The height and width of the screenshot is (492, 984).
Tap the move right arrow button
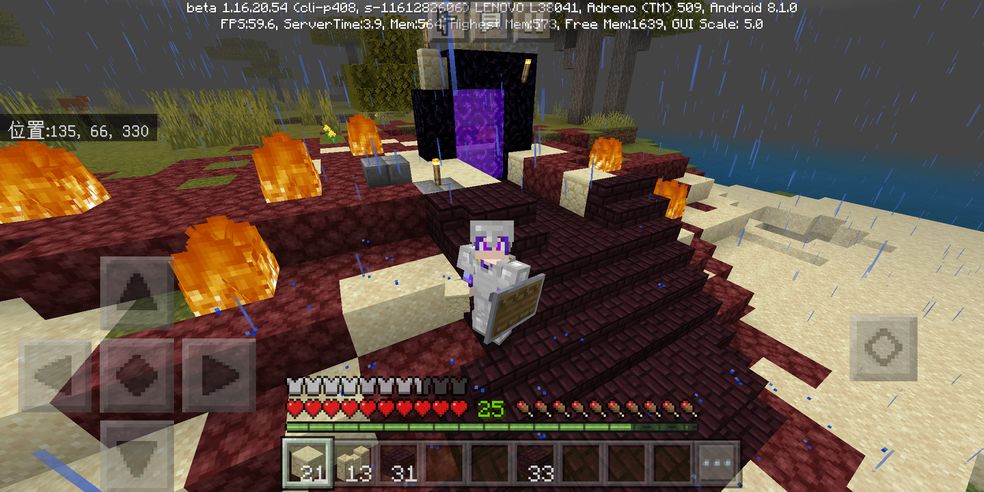click(218, 375)
